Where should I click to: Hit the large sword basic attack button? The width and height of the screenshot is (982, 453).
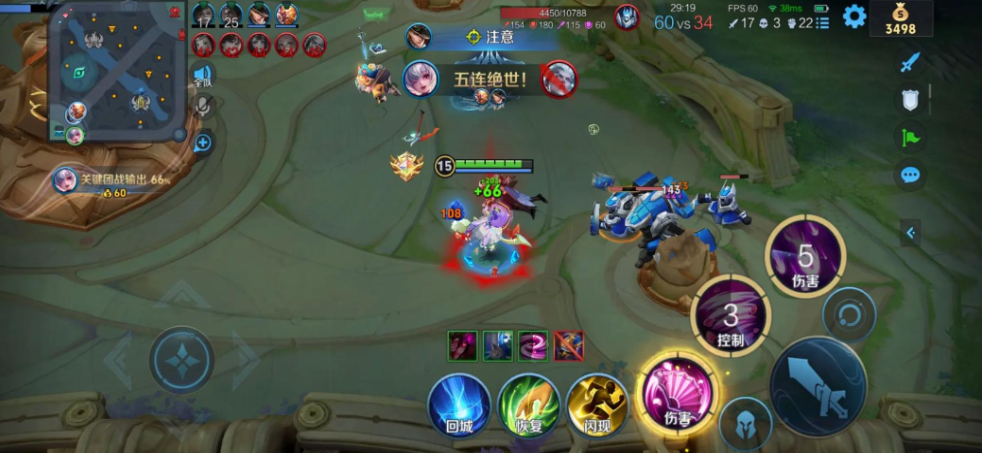coord(818,386)
